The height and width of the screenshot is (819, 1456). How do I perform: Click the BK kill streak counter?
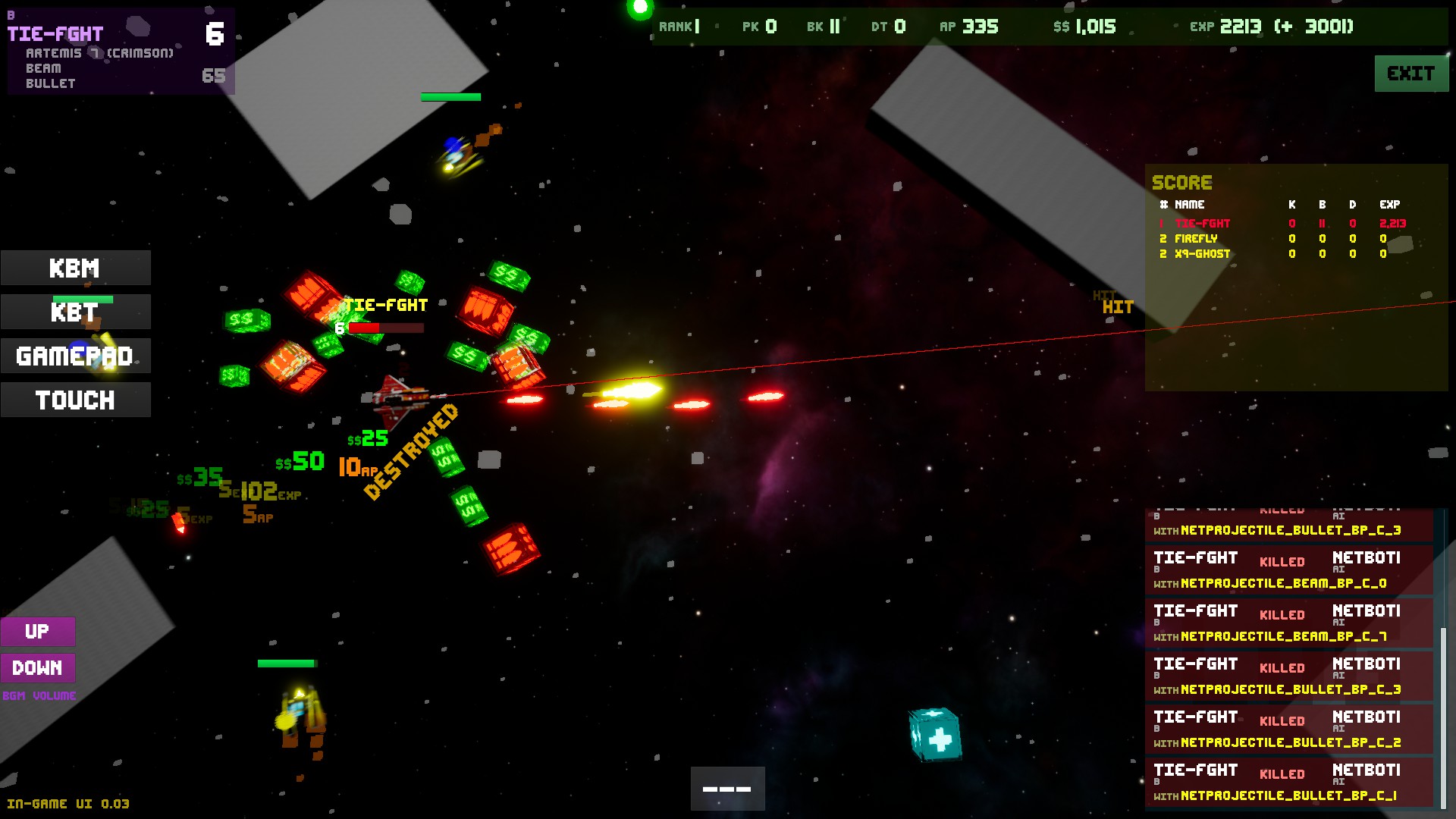click(823, 25)
